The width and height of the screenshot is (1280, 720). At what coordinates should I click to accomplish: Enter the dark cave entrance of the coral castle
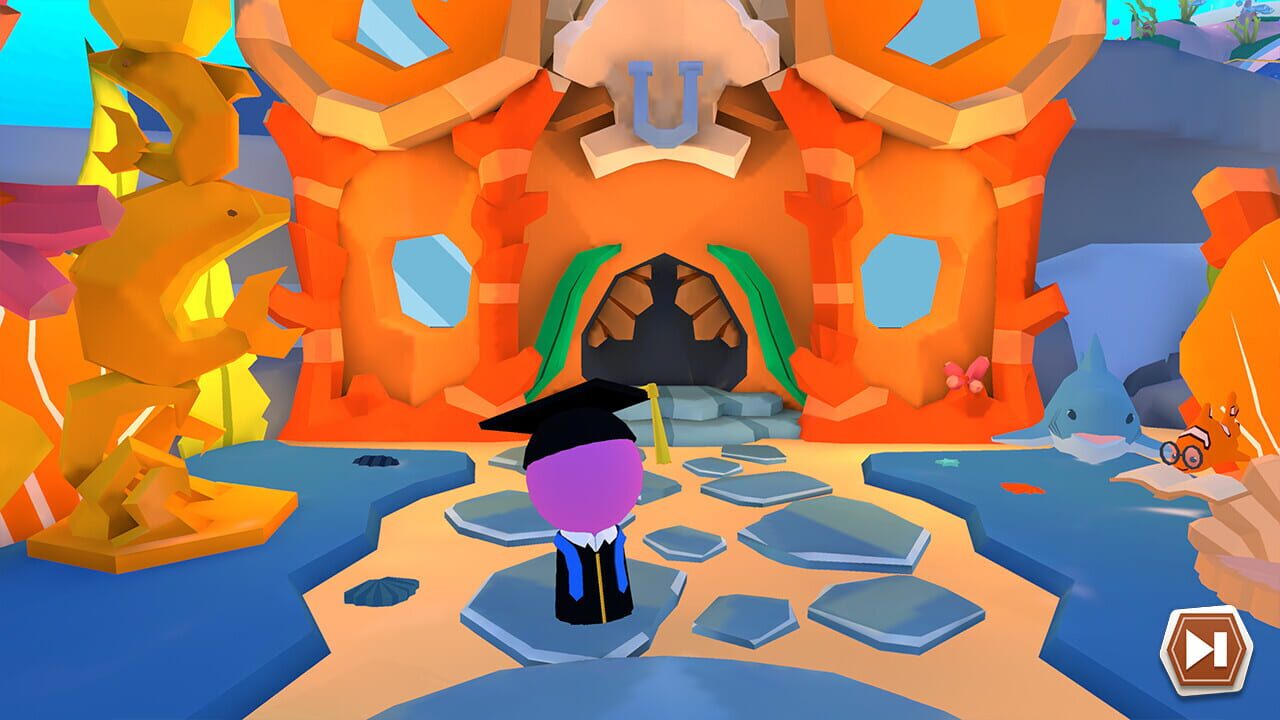point(665,330)
